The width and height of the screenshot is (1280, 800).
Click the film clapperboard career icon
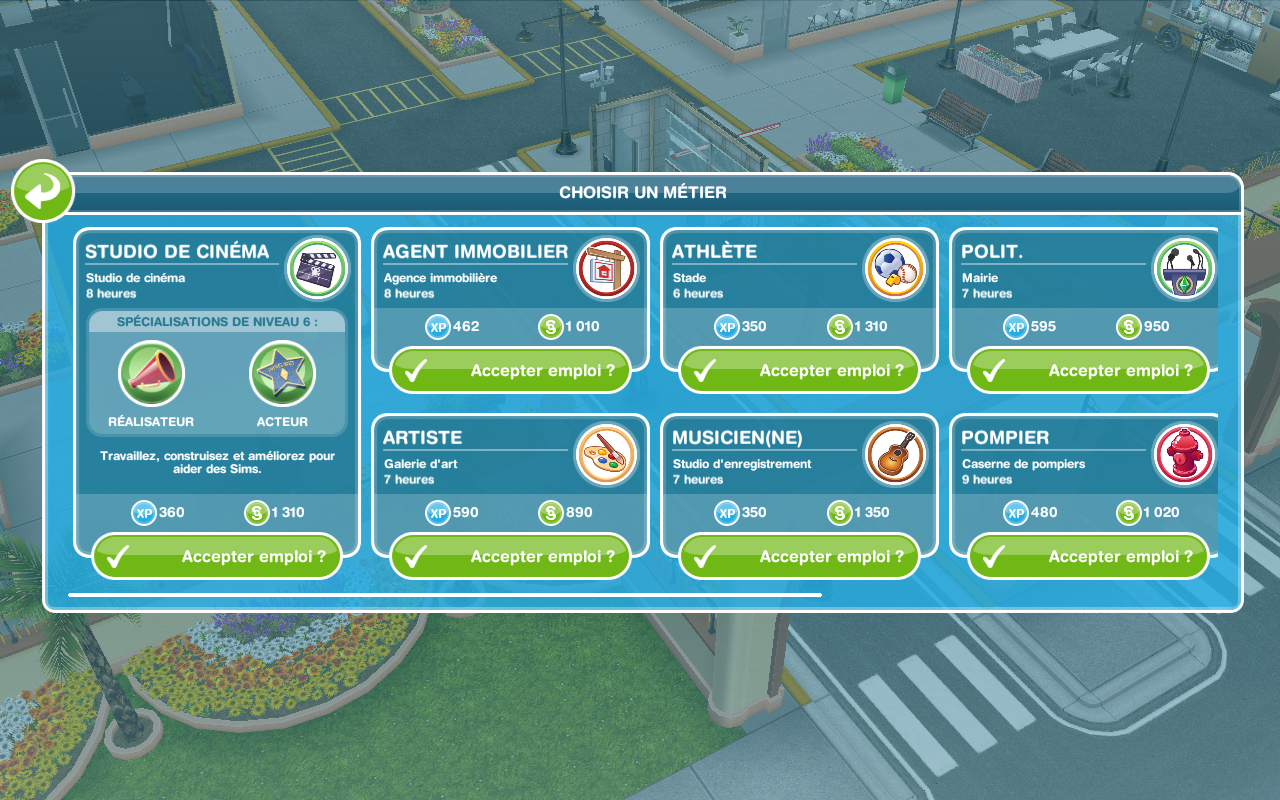(x=317, y=269)
